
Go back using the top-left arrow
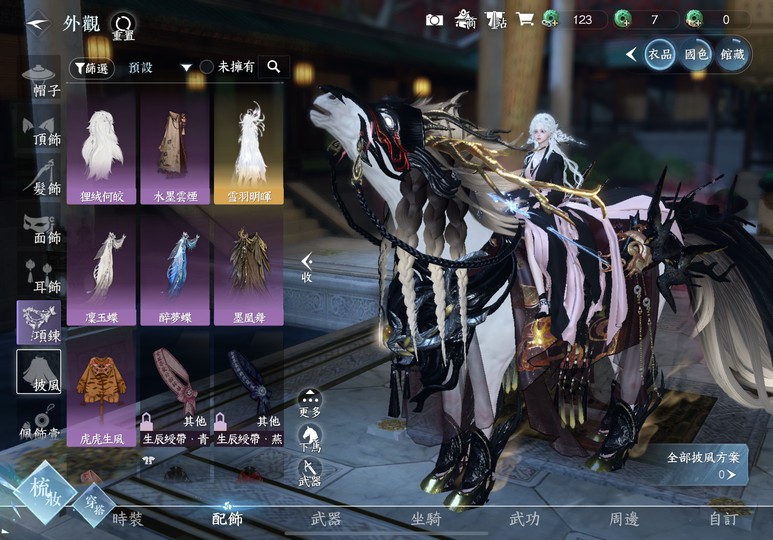(37, 21)
